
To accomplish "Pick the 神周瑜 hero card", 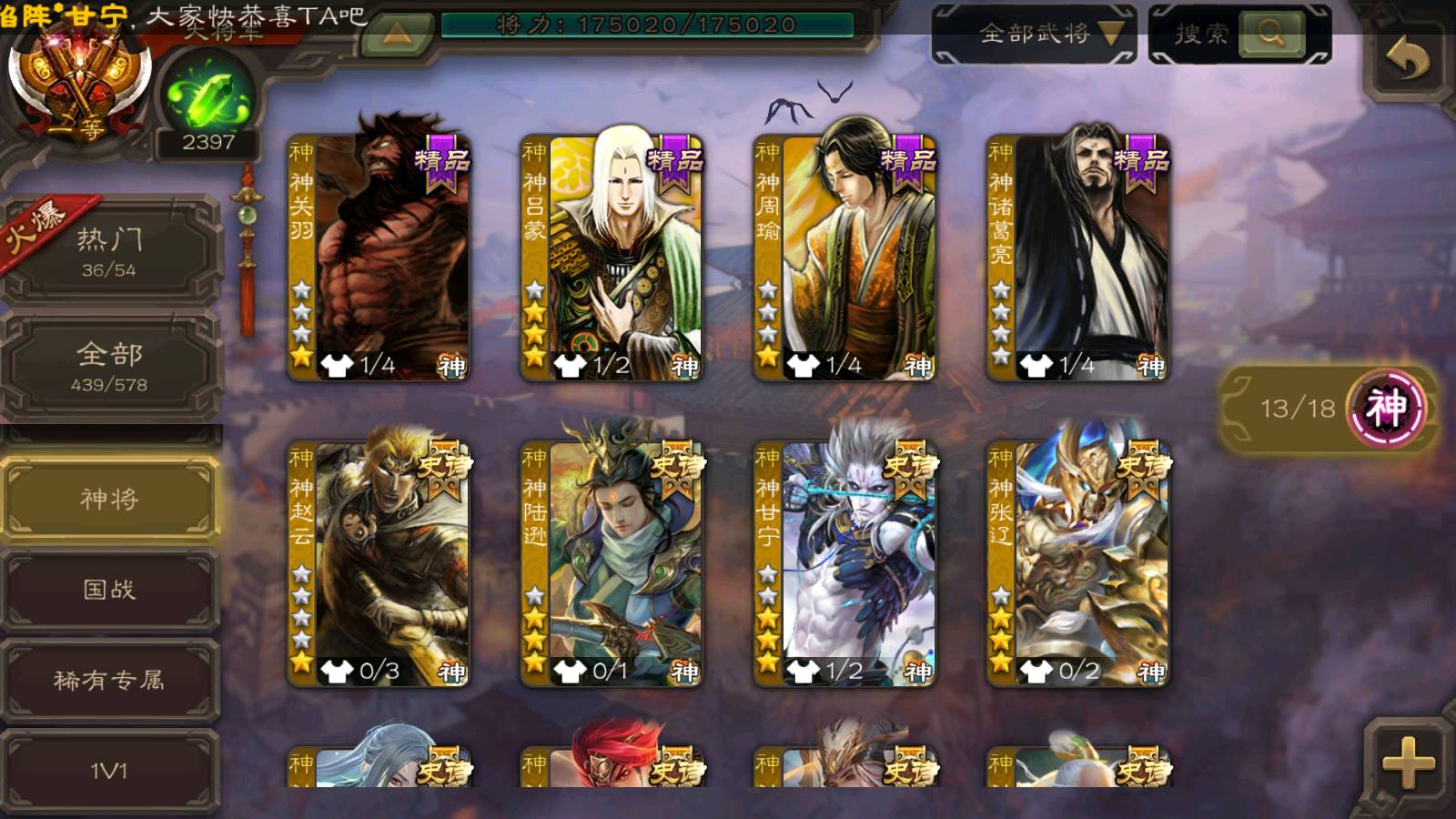I will pos(844,258).
